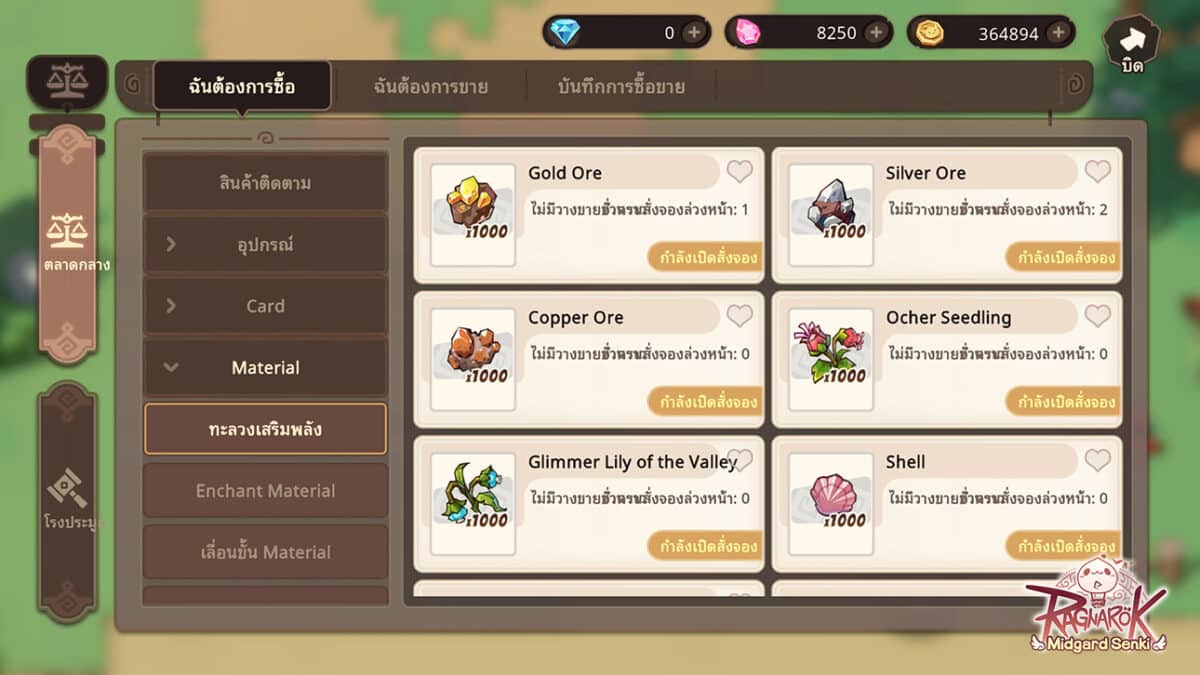Favorite Gold Ore with the heart icon
Viewport: 1200px width, 675px height.
point(739,171)
